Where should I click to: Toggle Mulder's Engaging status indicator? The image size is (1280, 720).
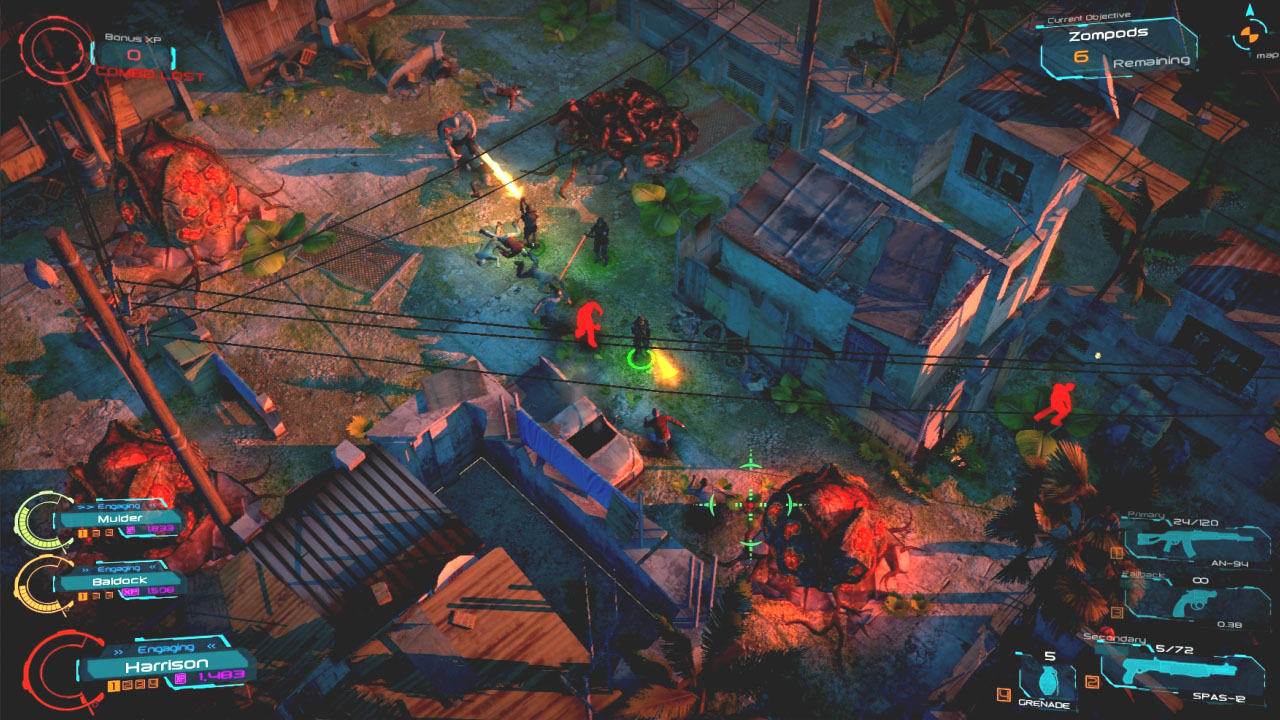pos(120,506)
